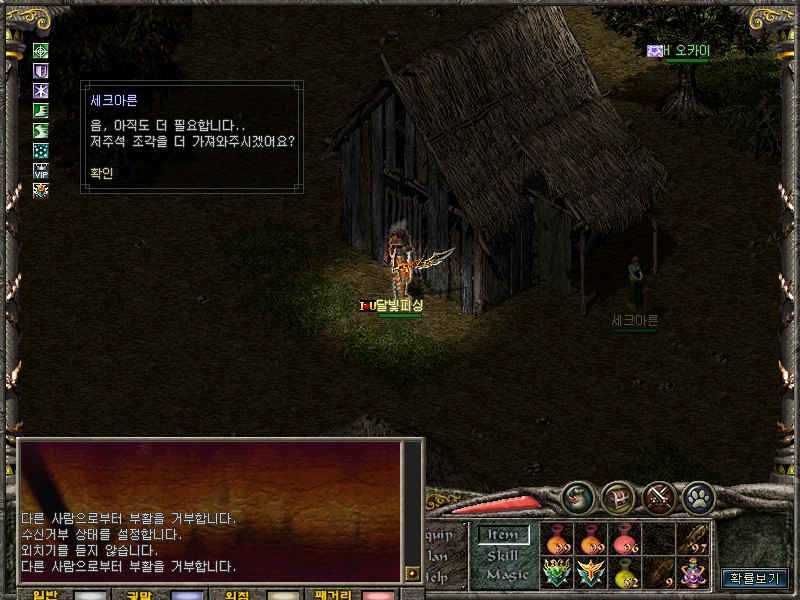This screenshot has width=800, height=600.
Task: Switch the quick panel to Magic
Action: (506, 574)
